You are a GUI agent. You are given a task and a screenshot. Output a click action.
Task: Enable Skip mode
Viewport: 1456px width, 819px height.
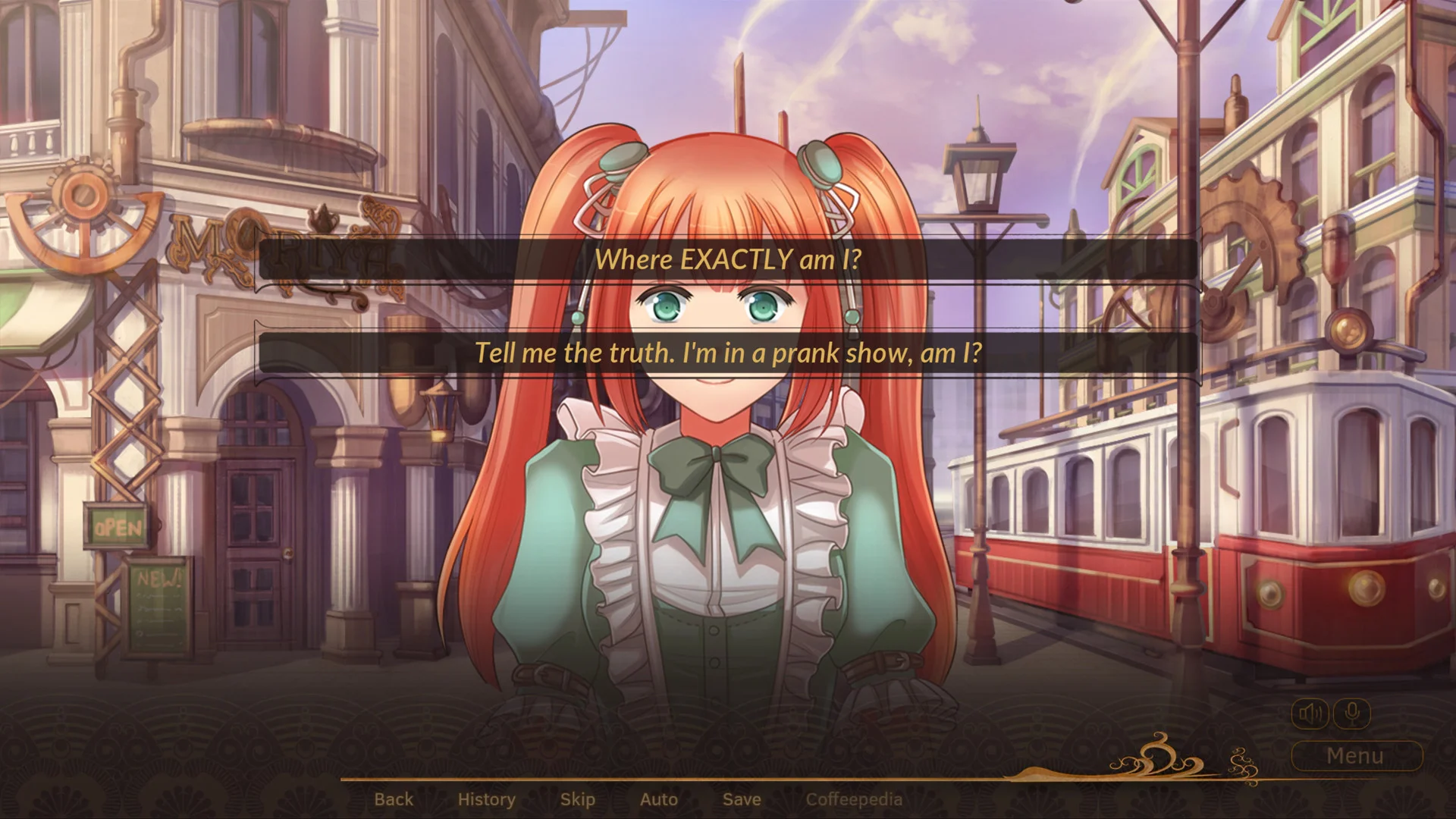click(x=577, y=799)
